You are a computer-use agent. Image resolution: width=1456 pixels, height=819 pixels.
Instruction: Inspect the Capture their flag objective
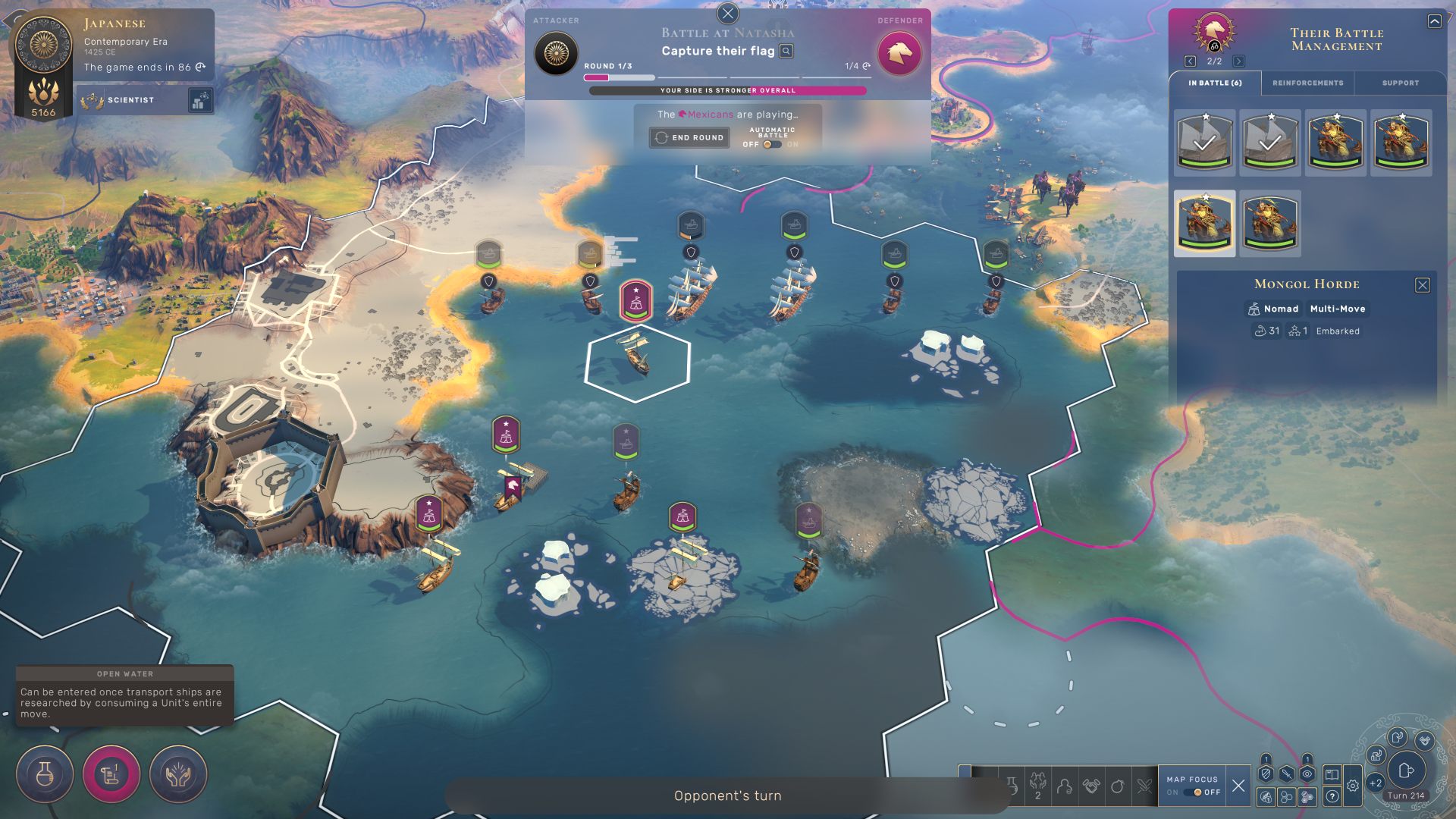point(786,51)
